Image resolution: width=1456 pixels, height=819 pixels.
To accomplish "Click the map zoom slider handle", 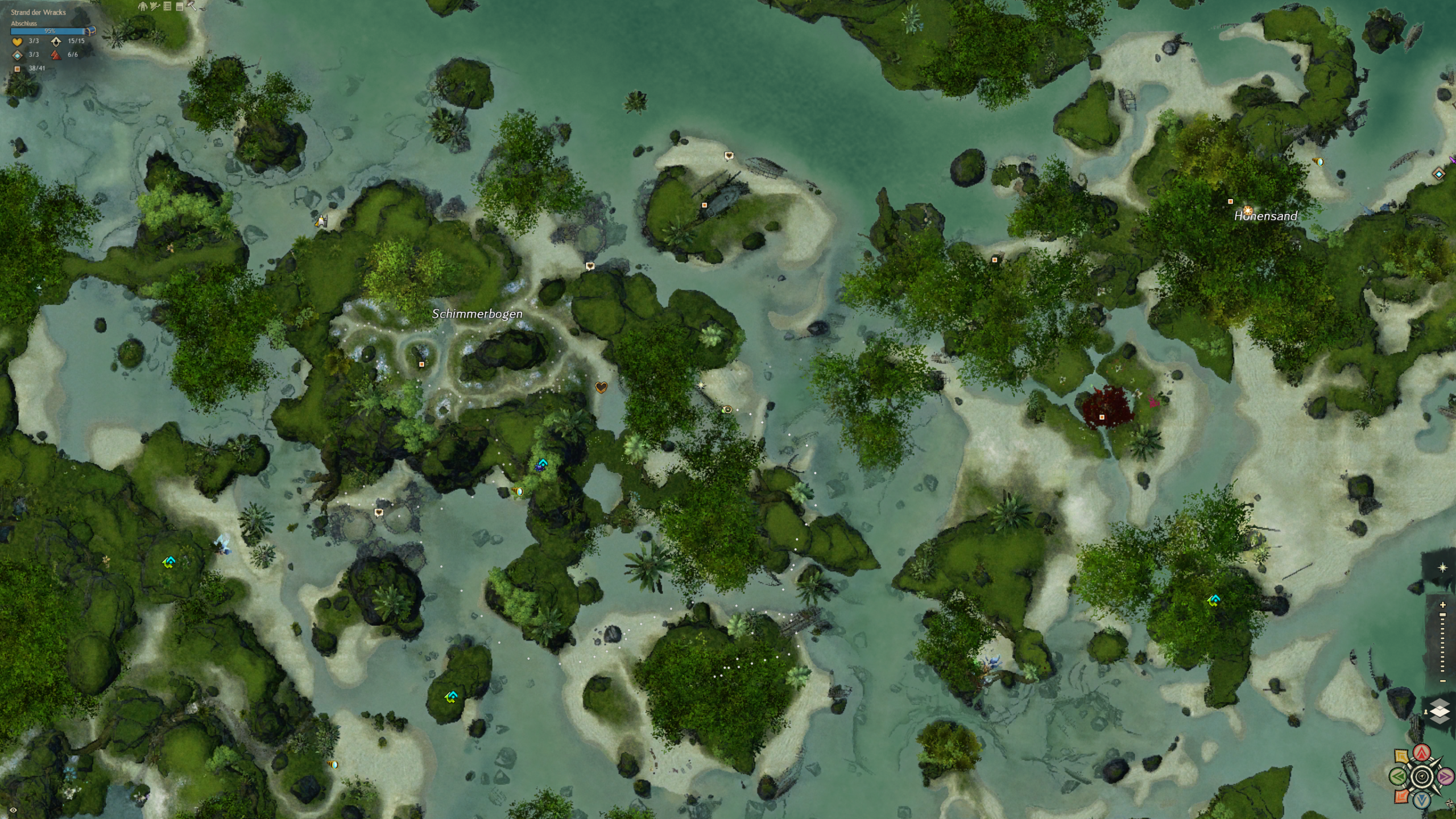I will point(1442,615).
